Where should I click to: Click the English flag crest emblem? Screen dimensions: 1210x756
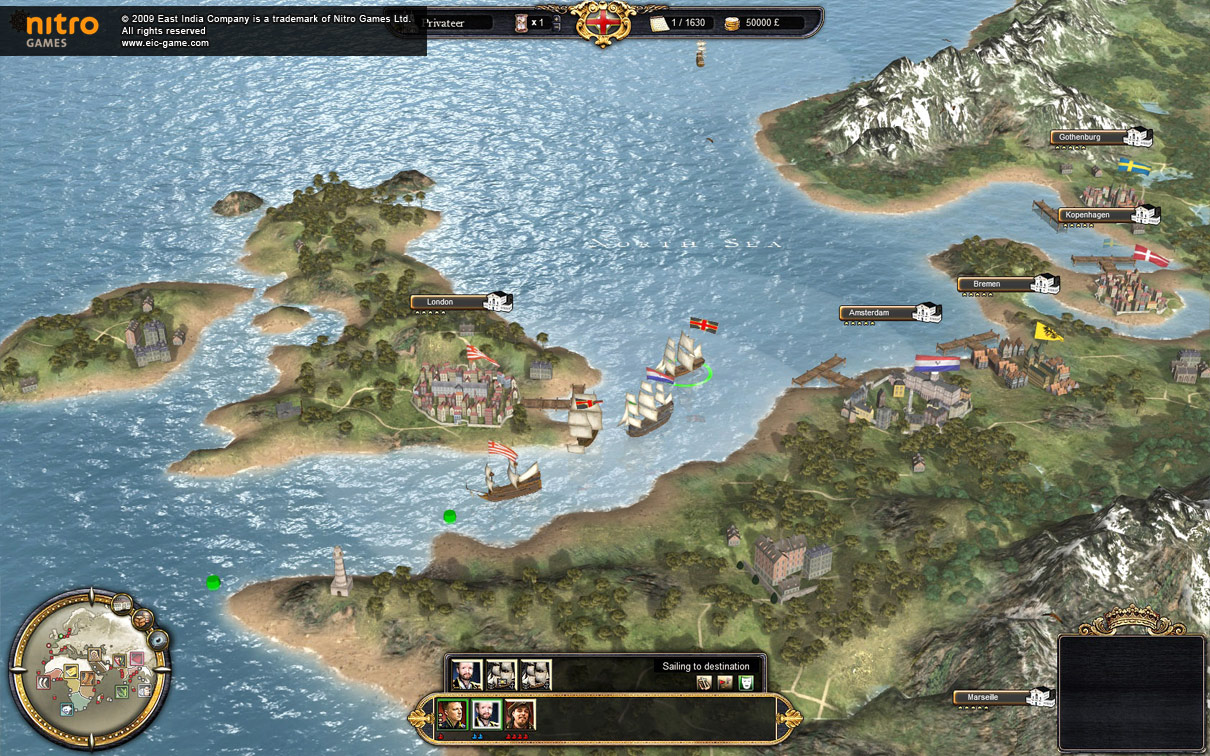(x=604, y=22)
